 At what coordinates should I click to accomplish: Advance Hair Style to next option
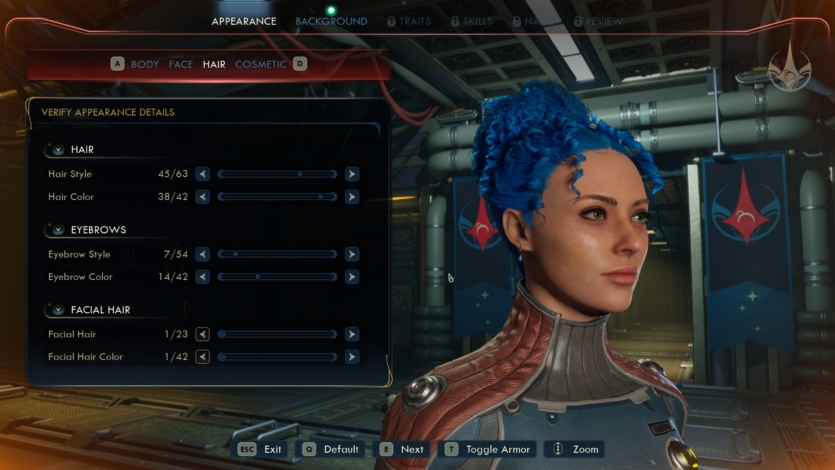click(x=352, y=174)
